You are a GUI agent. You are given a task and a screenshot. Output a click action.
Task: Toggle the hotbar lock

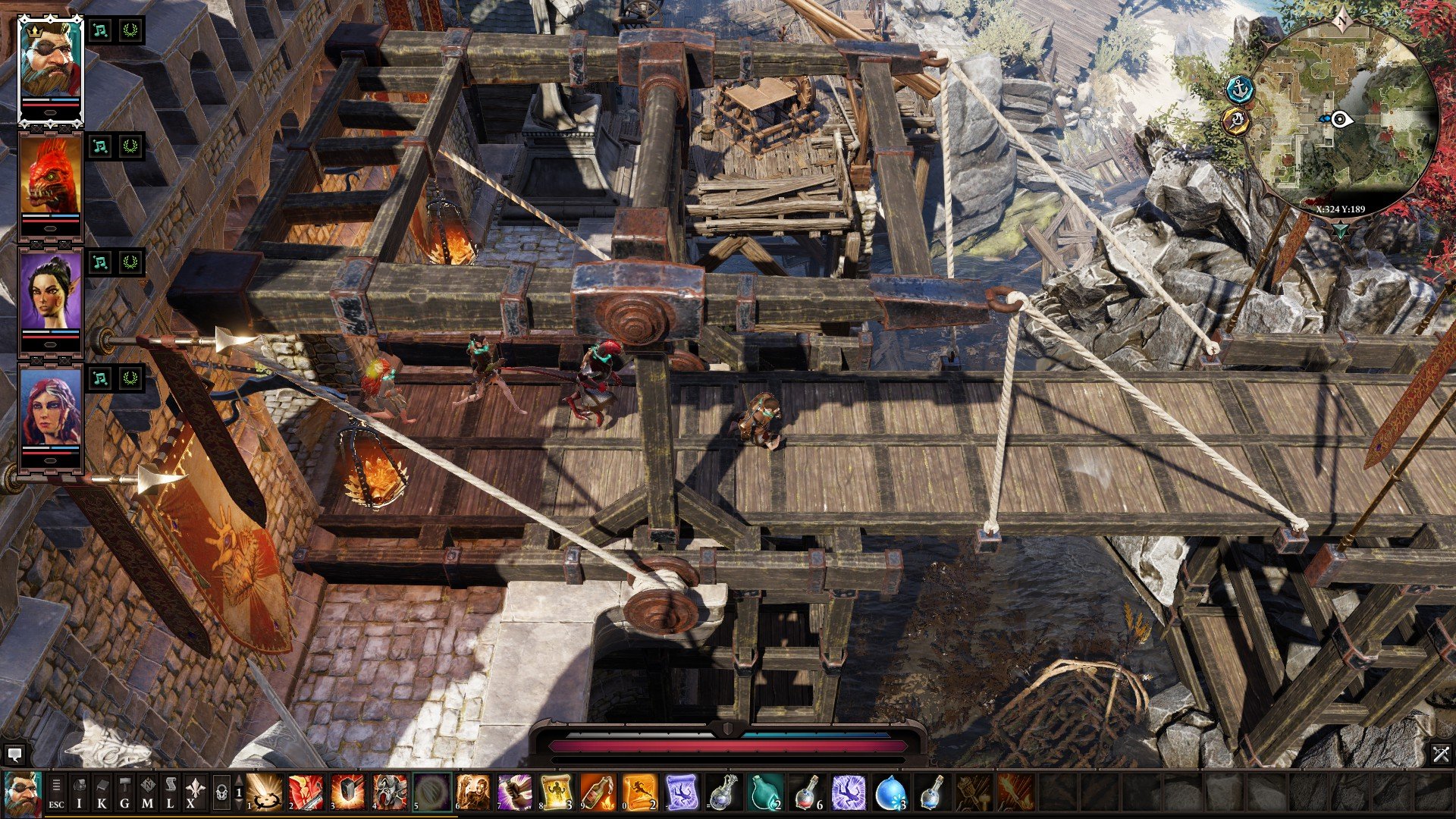pos(221,792)
